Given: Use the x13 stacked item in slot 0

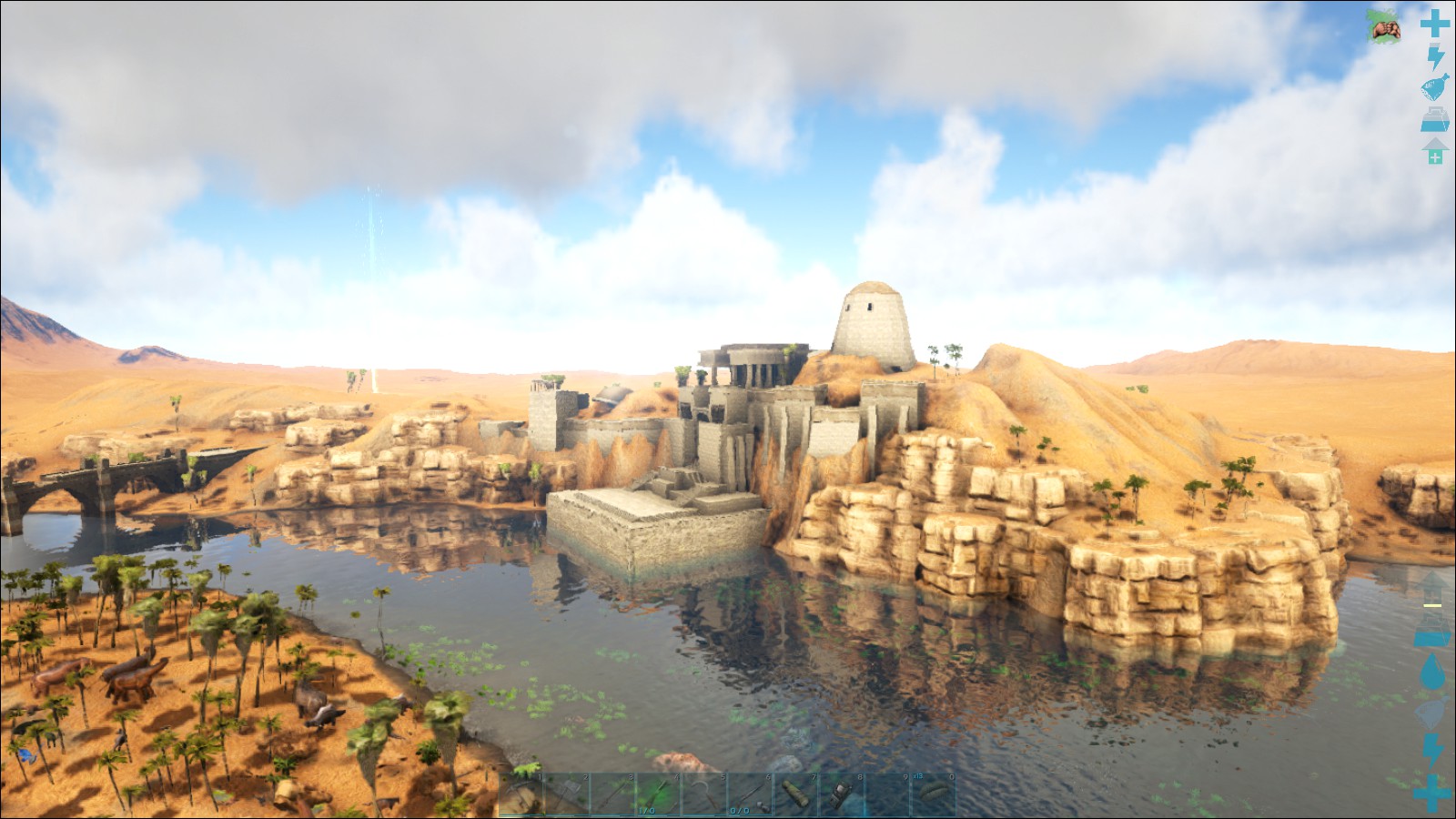Looking at the screenshot, I should (x=933, y=794).
